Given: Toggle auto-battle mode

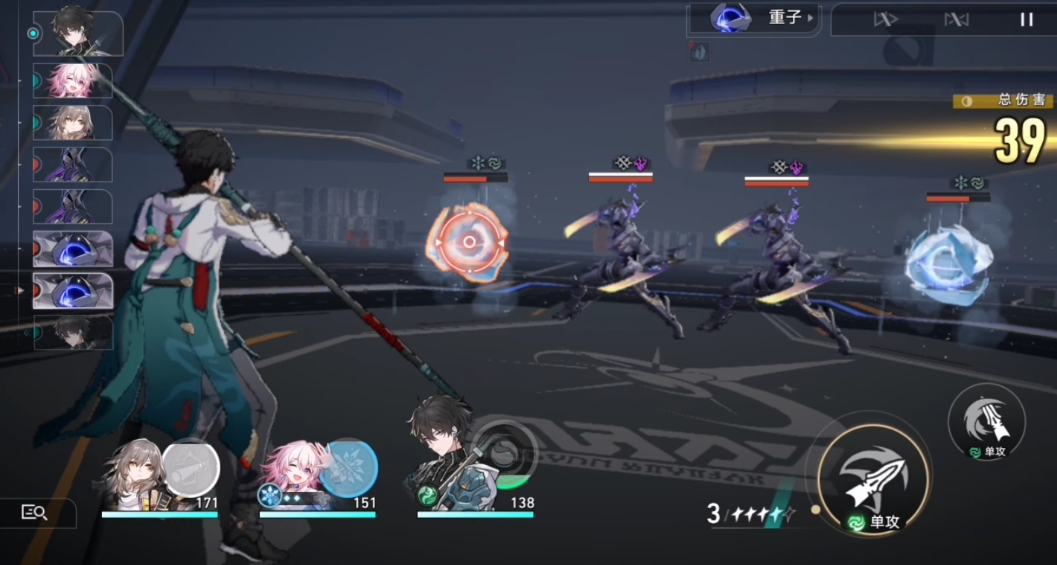Looking at the screenshot, I should (x=956, y=19).
